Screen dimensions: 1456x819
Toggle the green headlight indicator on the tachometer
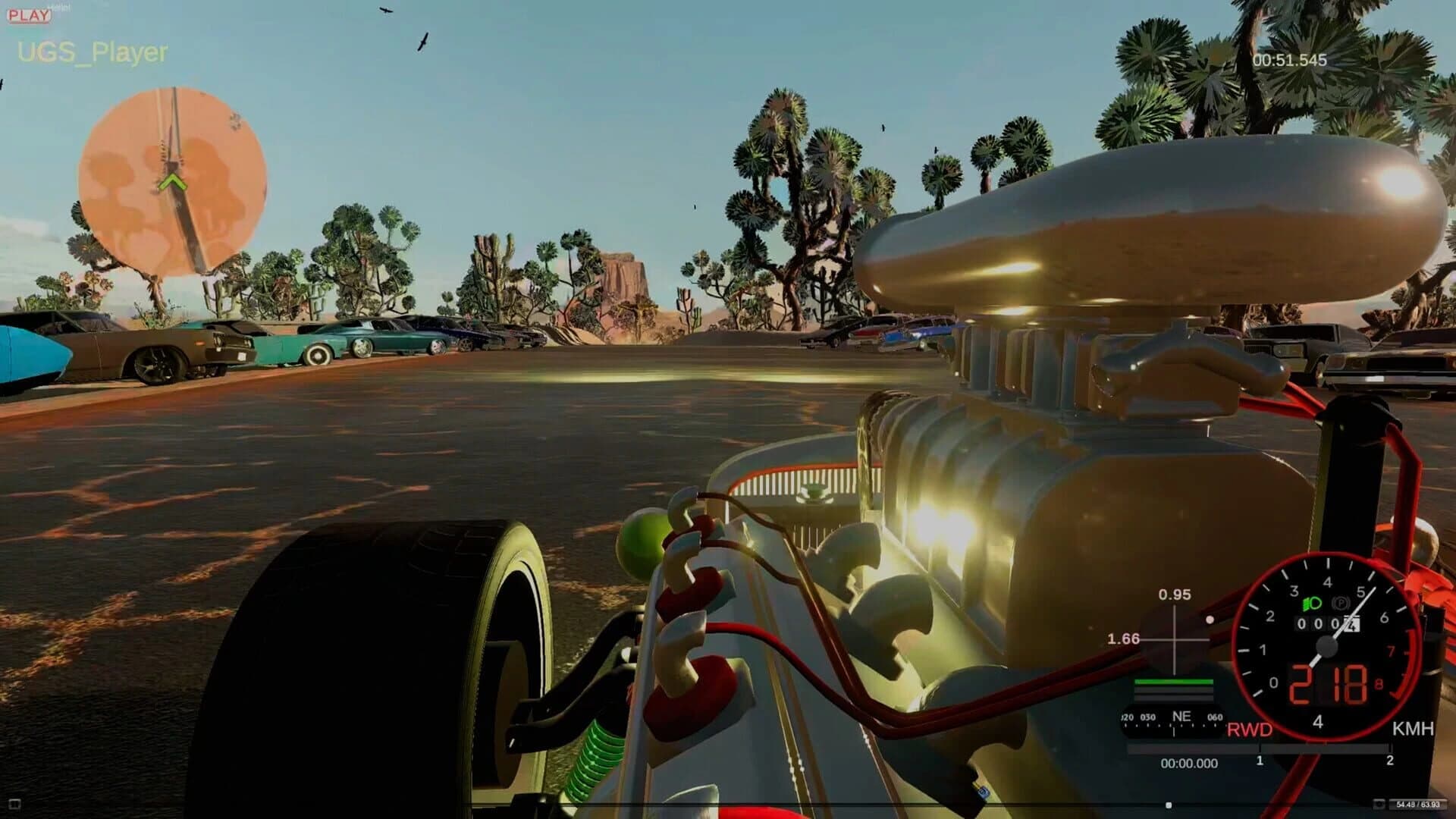1311,603
